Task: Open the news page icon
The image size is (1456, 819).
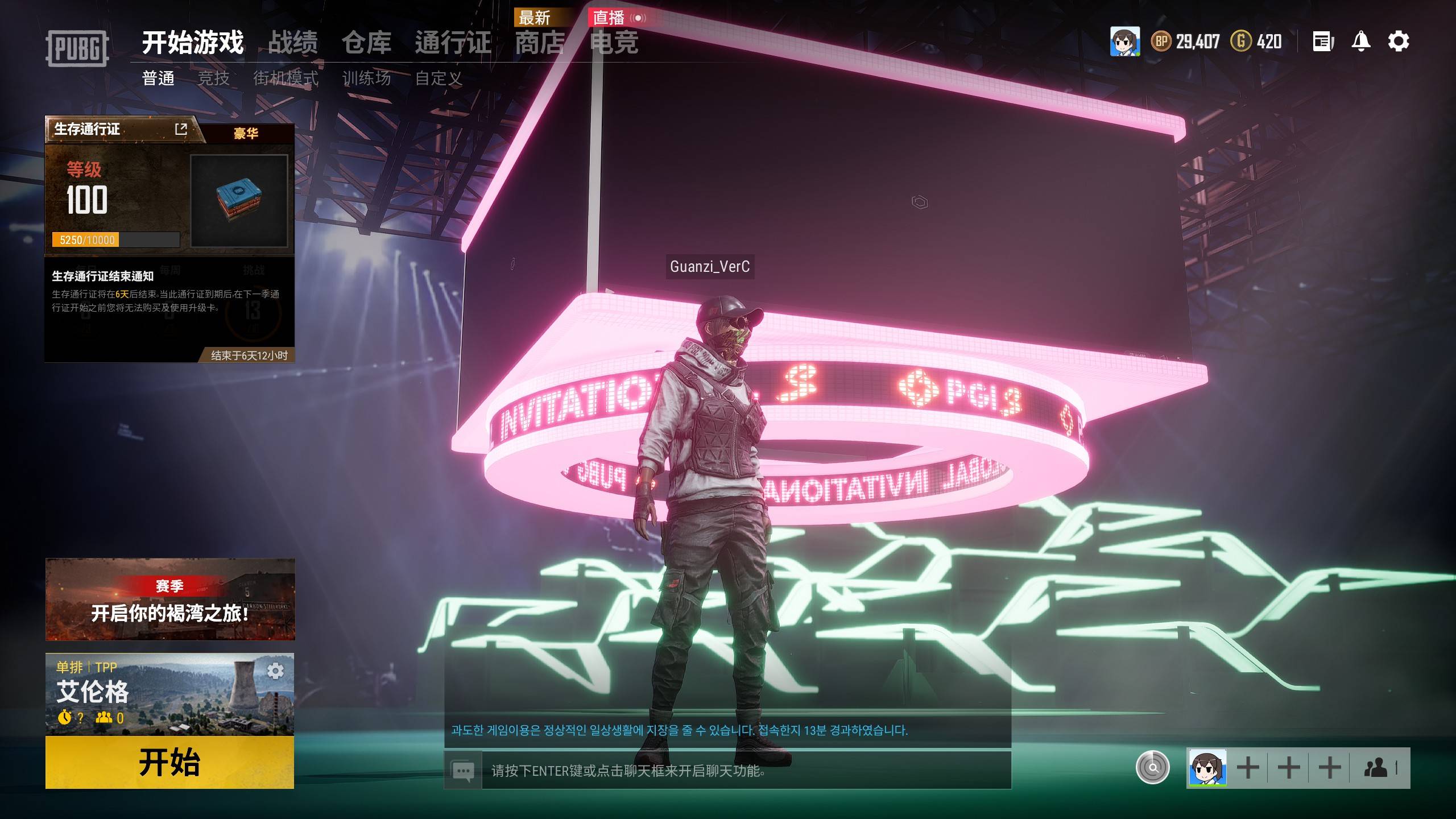Action: coord(1323,42)
